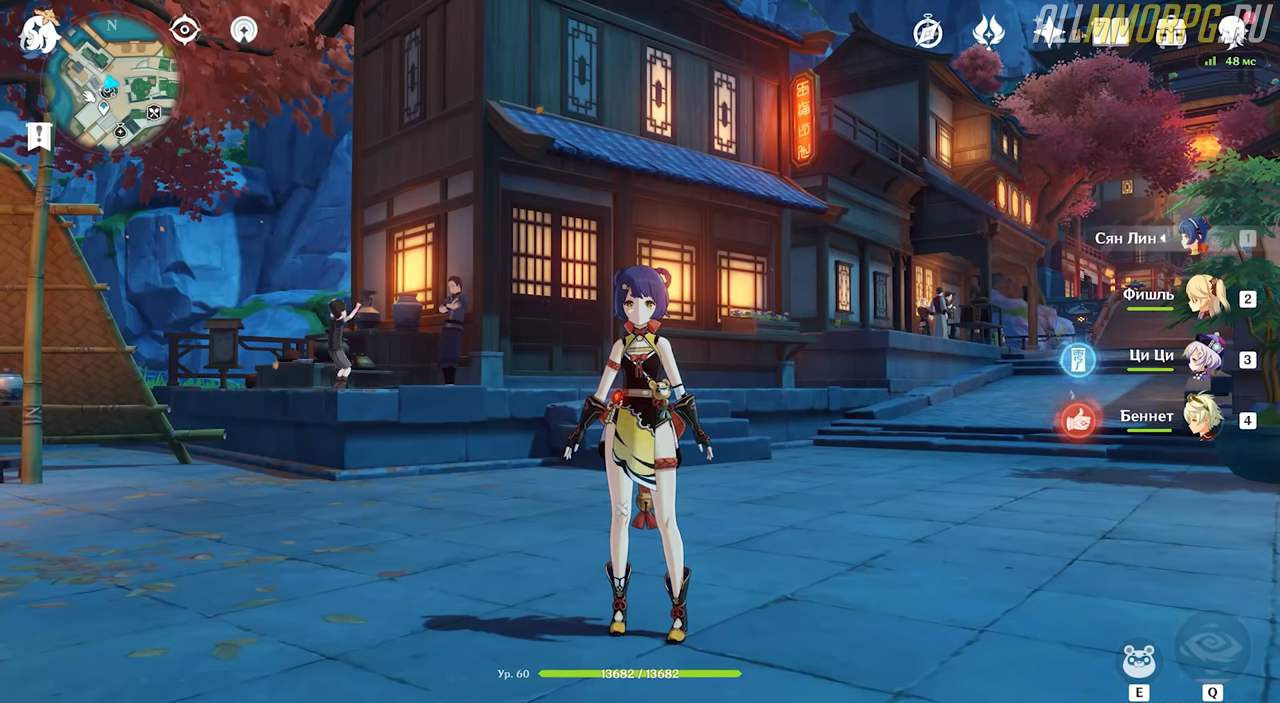The width and height of the screenshot is (1280, 703).
Task: Trigger the swirl elemental burst icon
Action: 1212,647
